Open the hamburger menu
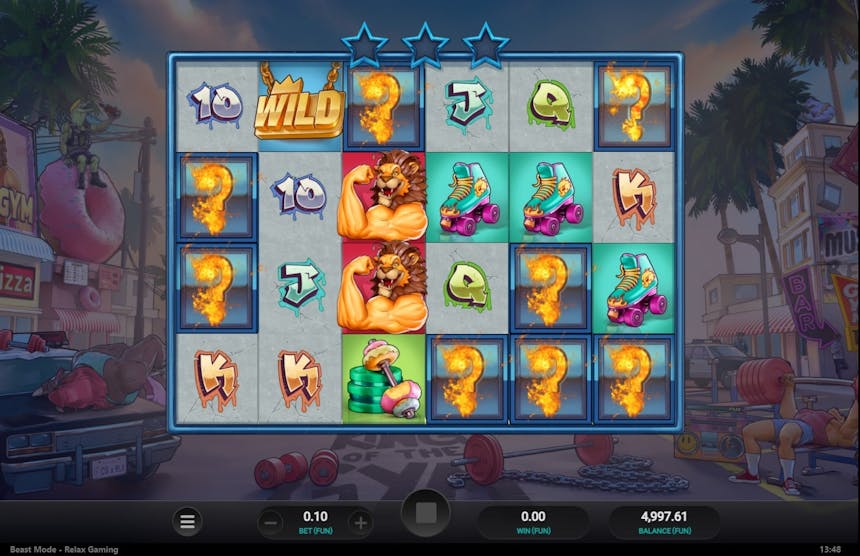Viewport: 860px width, 556px height. click(x=186, y=521)
